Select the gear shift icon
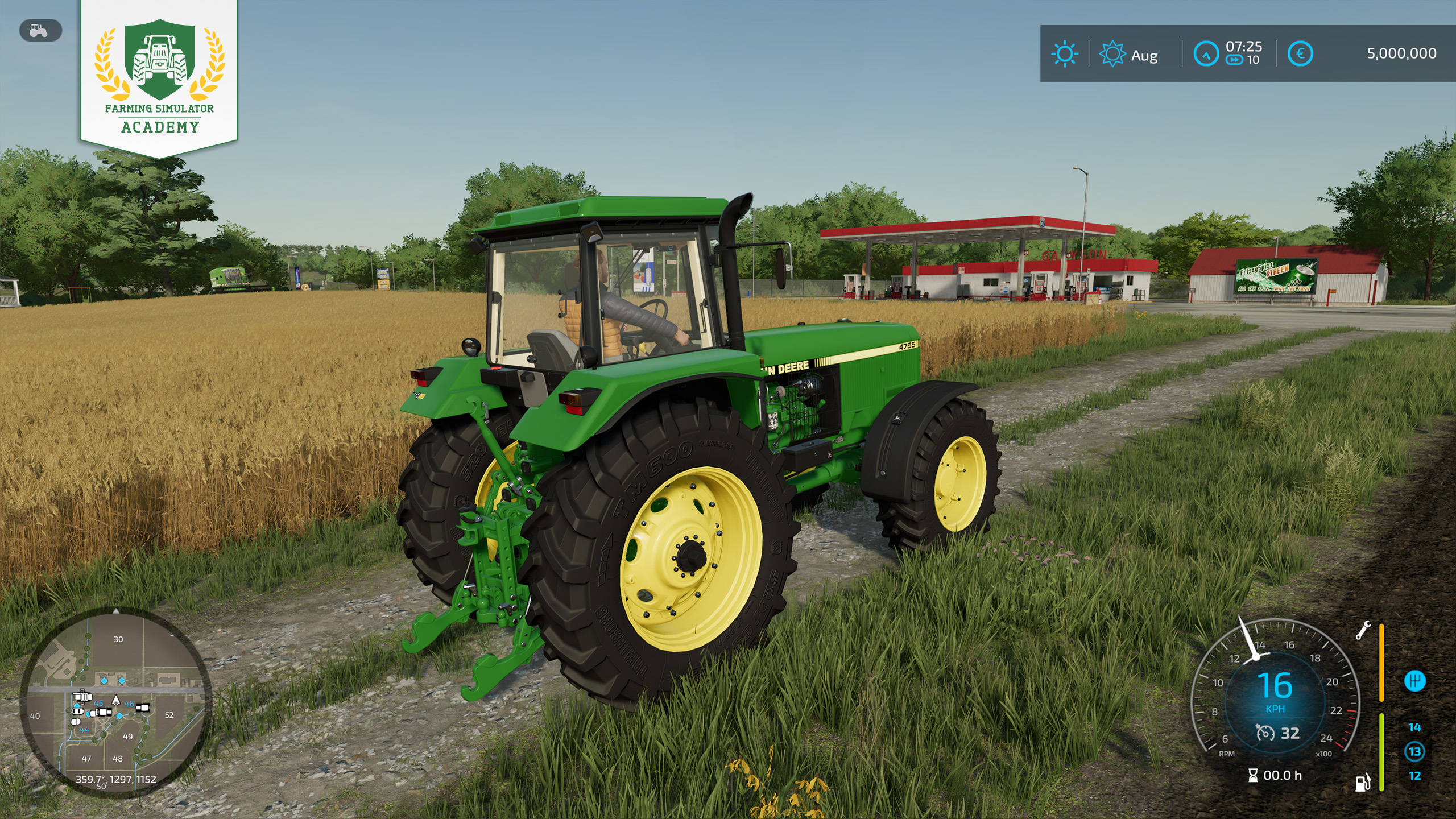 (1414, 680)
